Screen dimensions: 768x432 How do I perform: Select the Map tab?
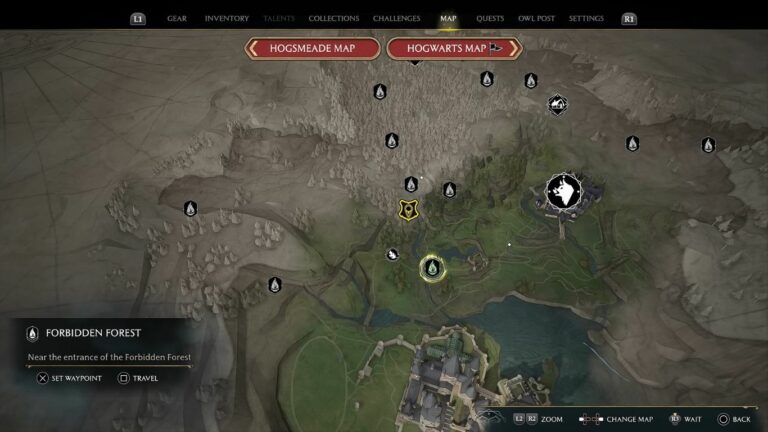click(x=447, y=18)
